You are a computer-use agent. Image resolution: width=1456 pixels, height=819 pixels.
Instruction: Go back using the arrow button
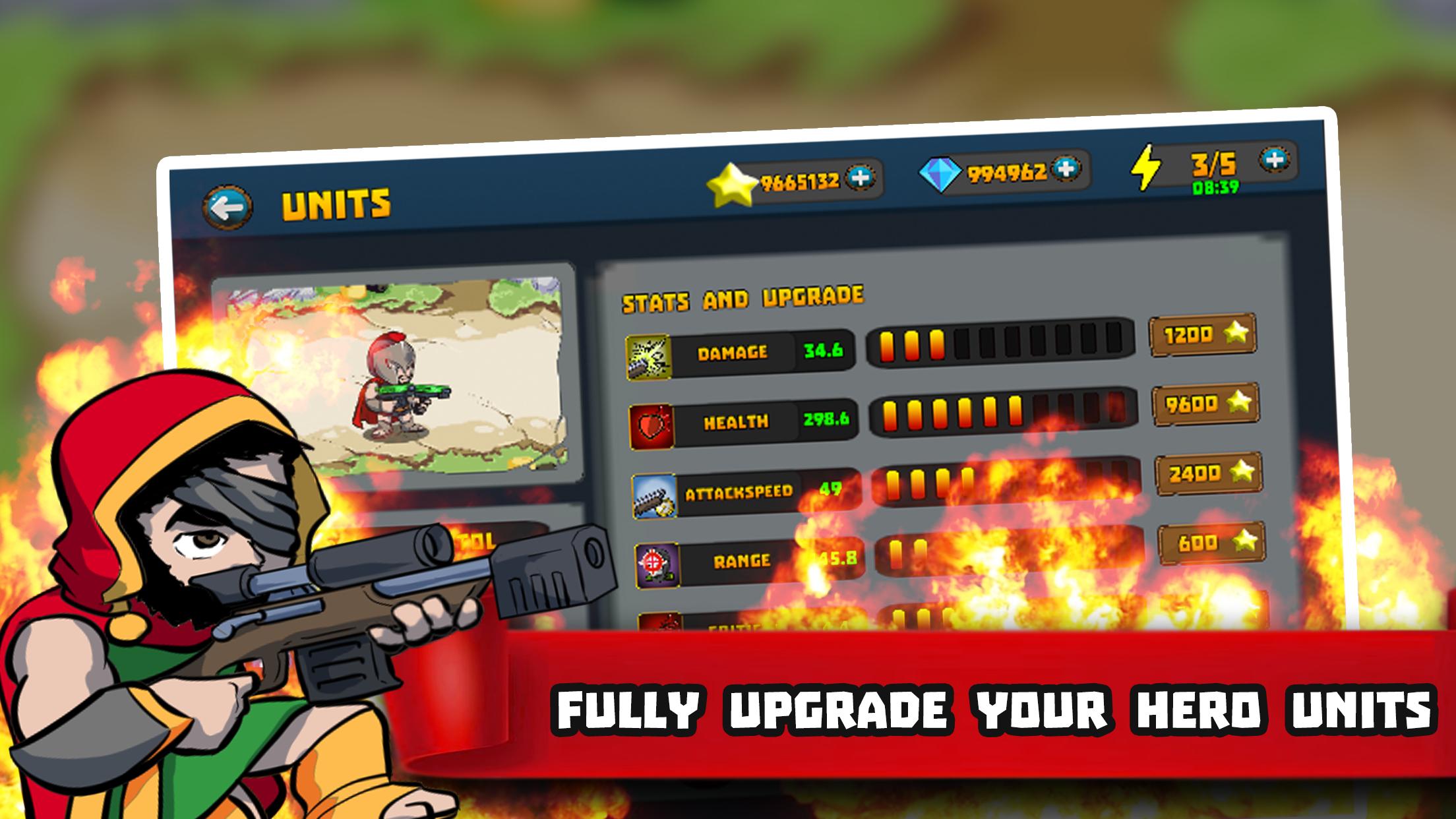[228, 208]
